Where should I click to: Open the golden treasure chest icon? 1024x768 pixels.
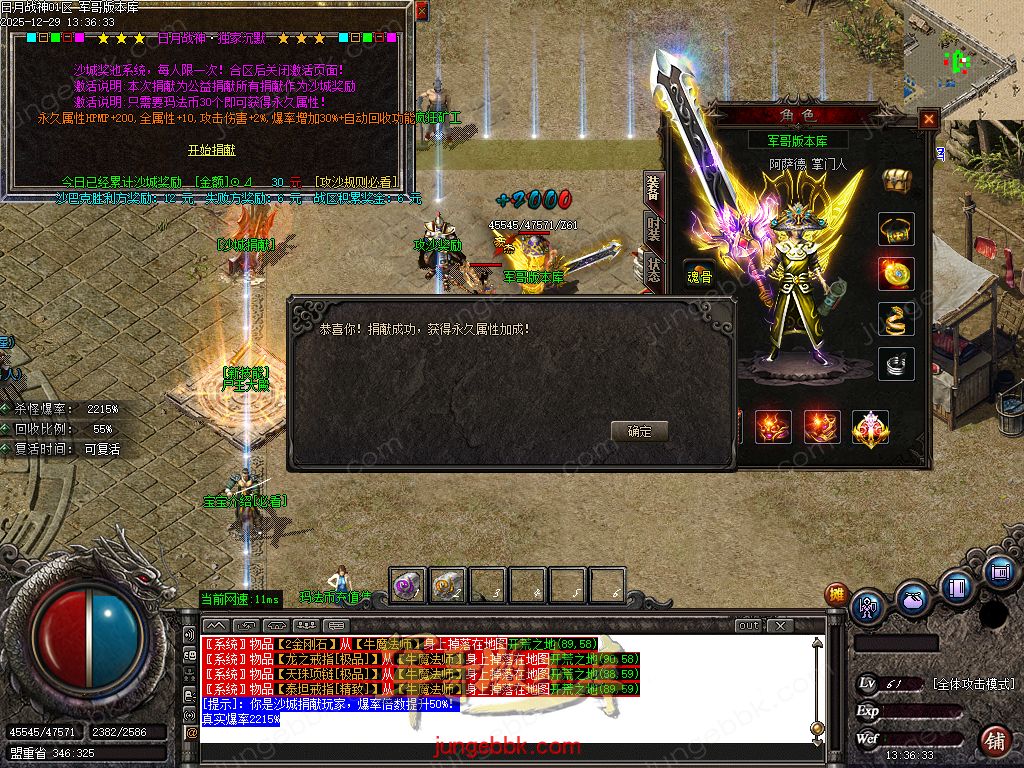tap(896, 181)
